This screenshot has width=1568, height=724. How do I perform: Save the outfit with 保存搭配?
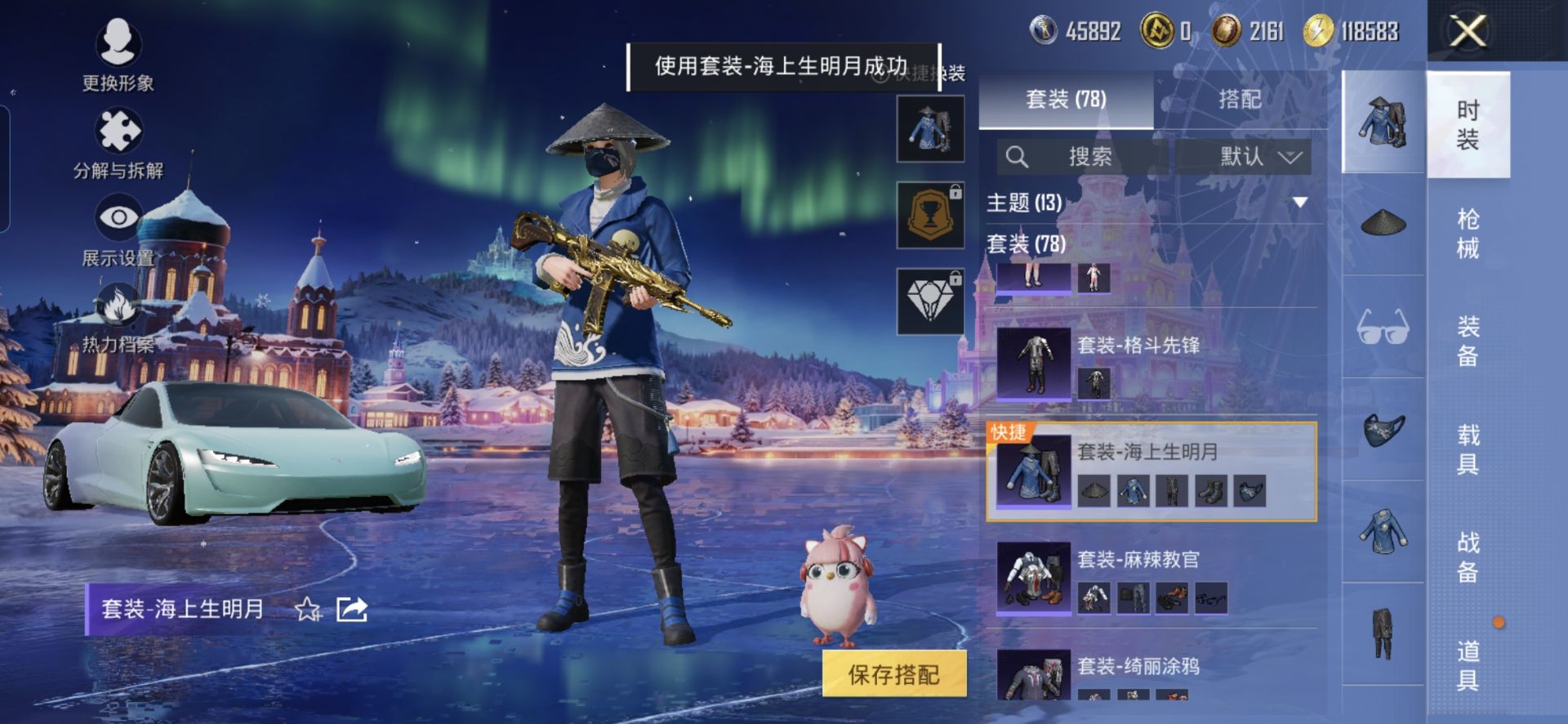pyautogui.click(x=894, y=674)
